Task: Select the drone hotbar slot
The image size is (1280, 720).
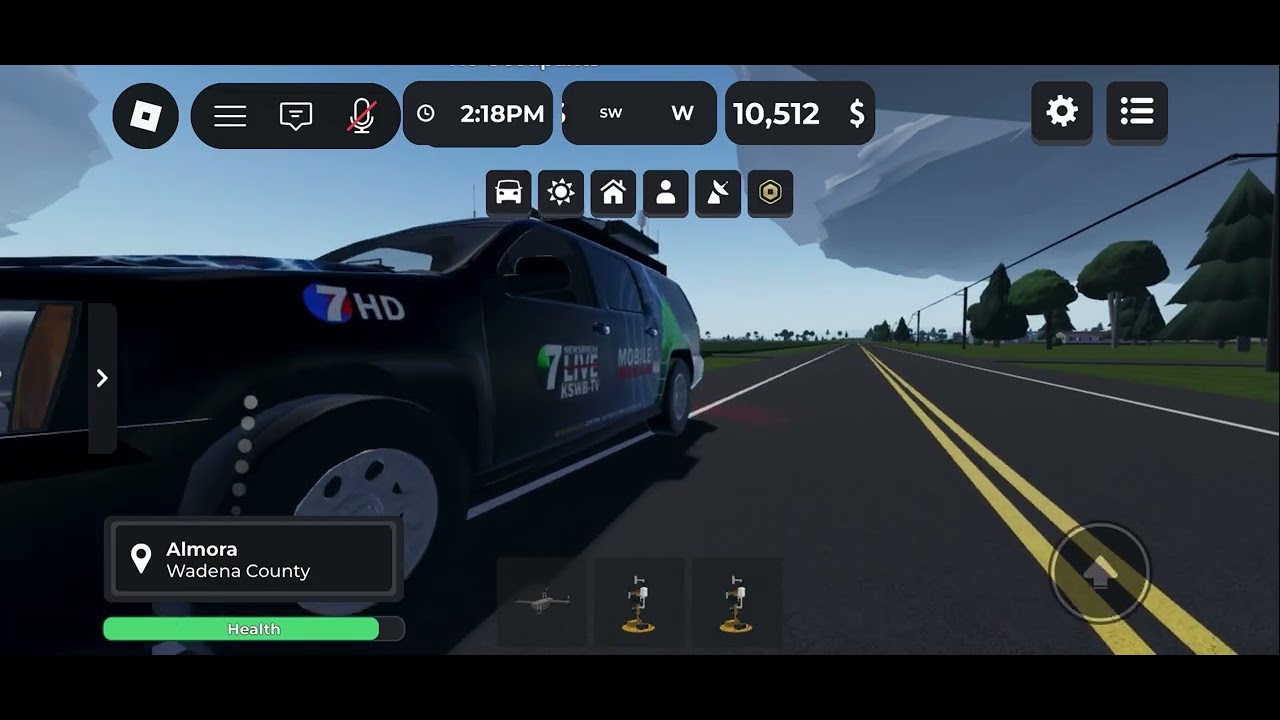Action: click(542, 602)
